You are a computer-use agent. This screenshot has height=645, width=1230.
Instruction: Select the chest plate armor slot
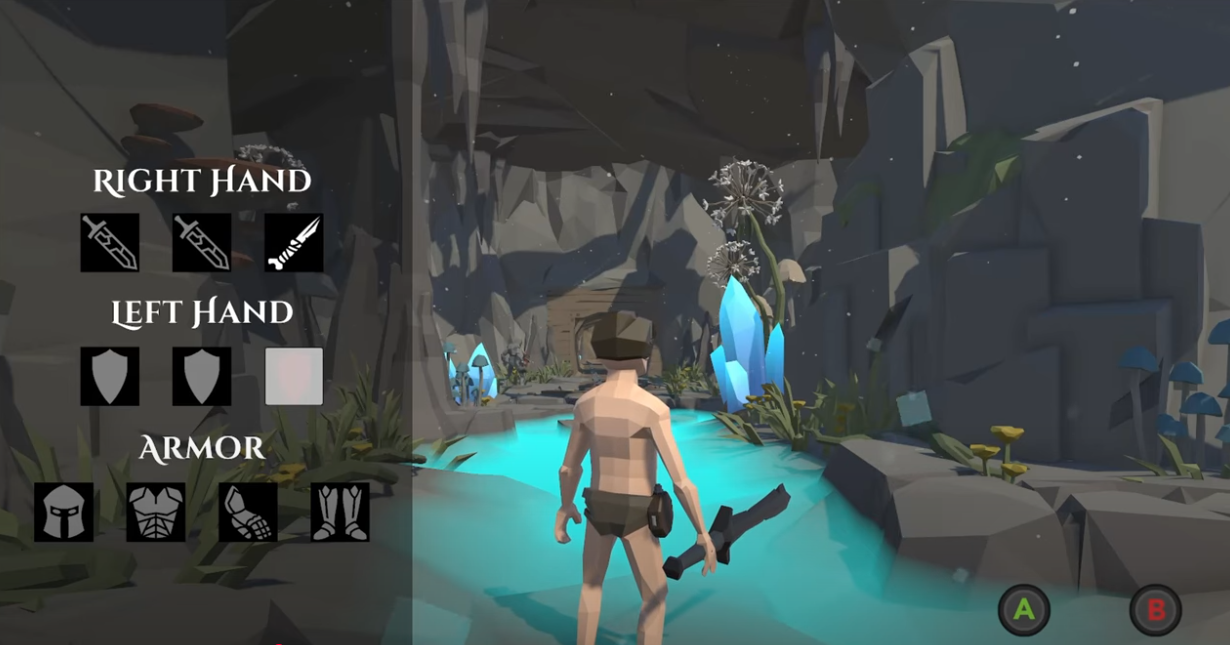[156, 512]
